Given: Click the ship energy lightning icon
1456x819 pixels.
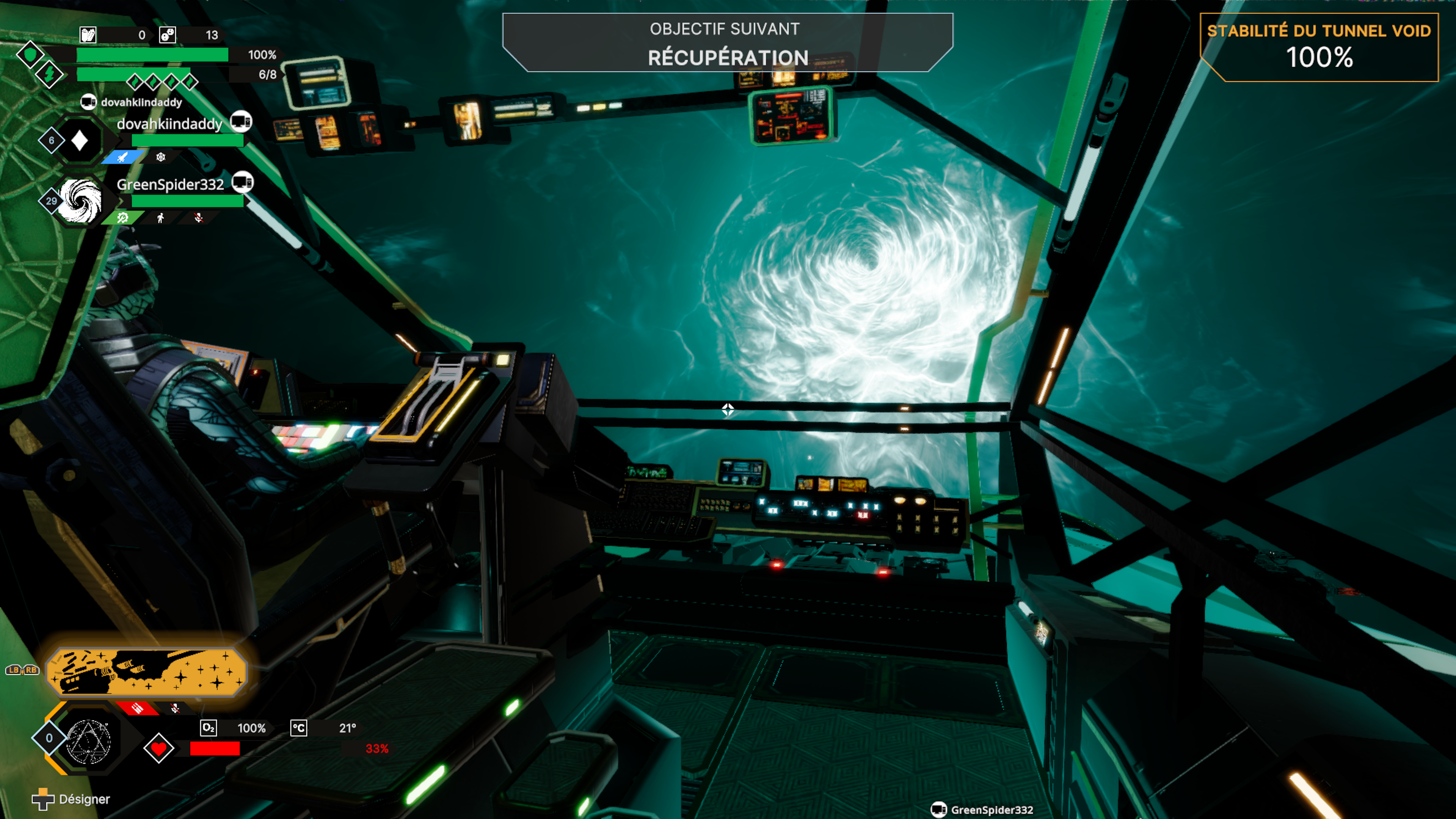Looking at the screenshot, I should tap(50, 74).
